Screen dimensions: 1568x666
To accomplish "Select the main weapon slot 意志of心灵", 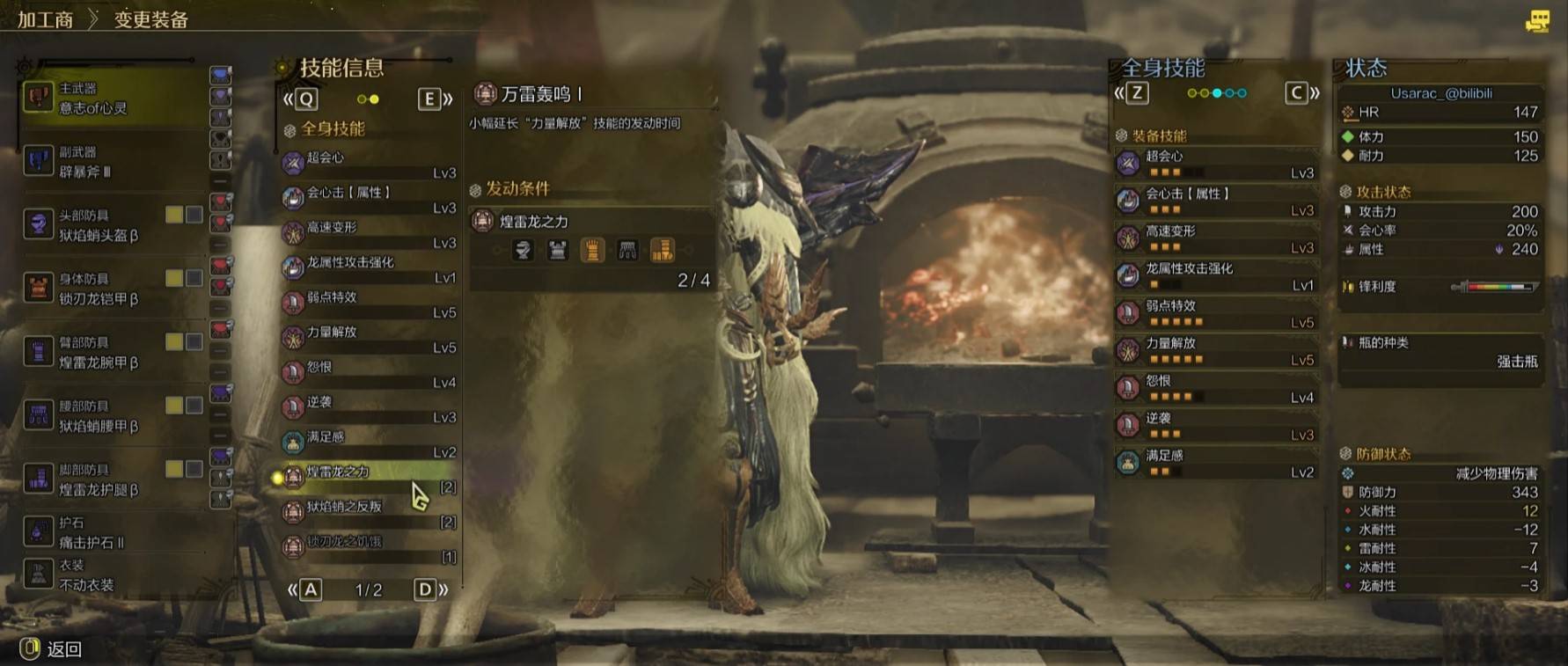I will [x=106, y=99].
